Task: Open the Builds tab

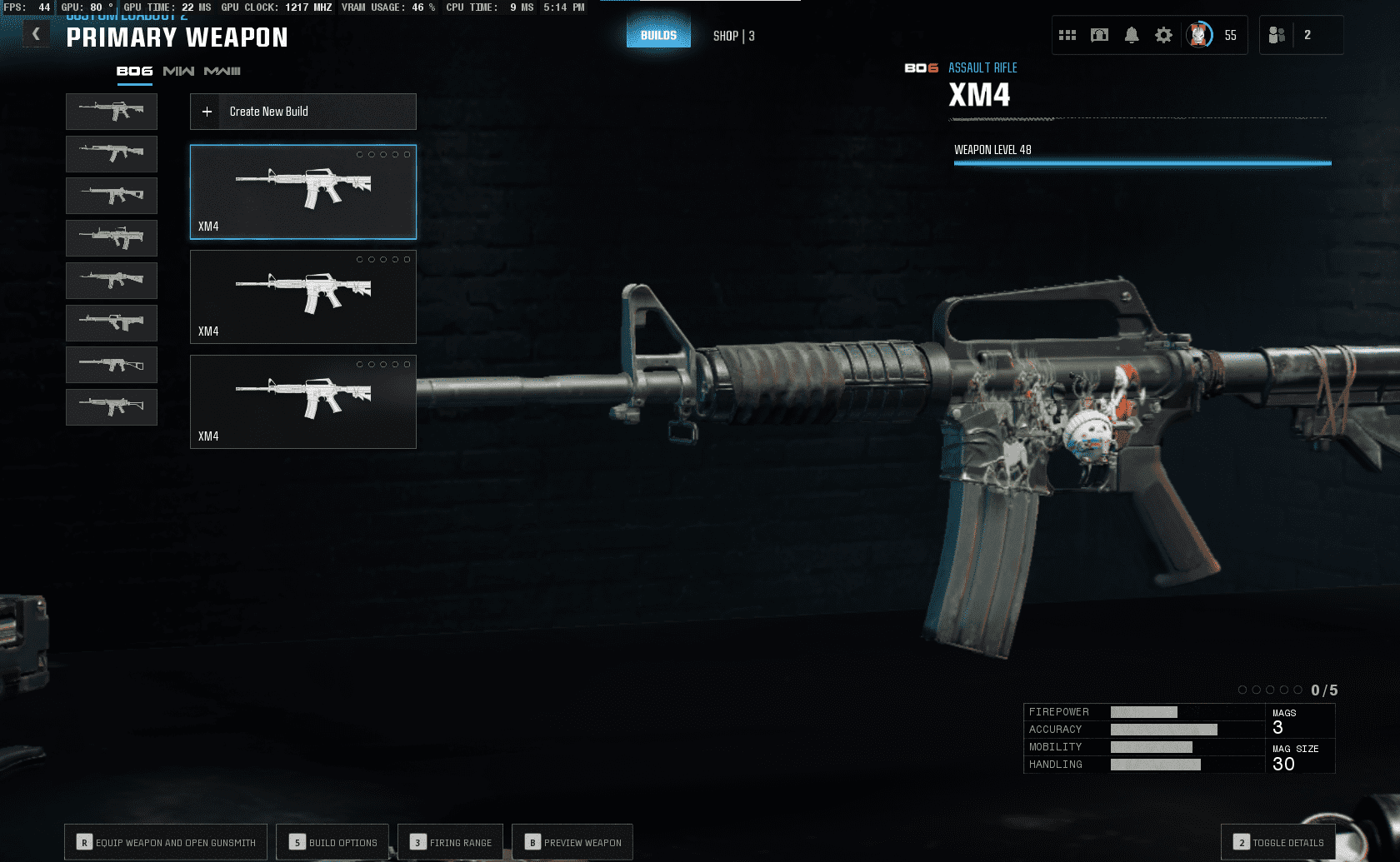Action: pos(658,35)
